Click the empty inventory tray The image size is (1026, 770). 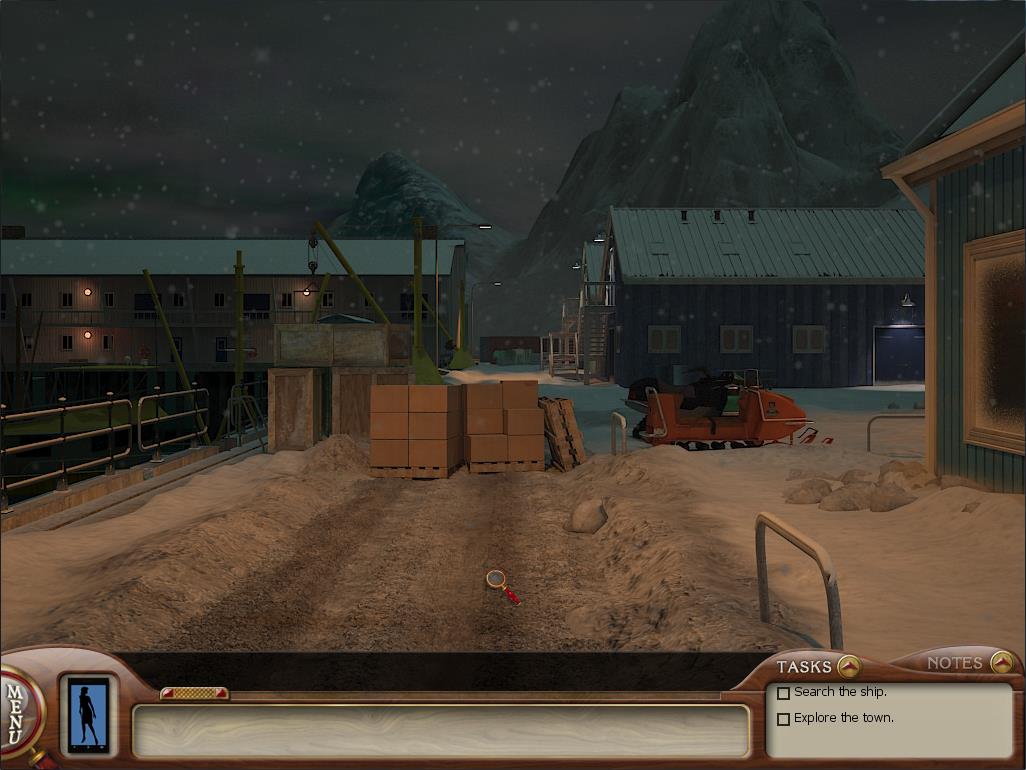[440, 731]
